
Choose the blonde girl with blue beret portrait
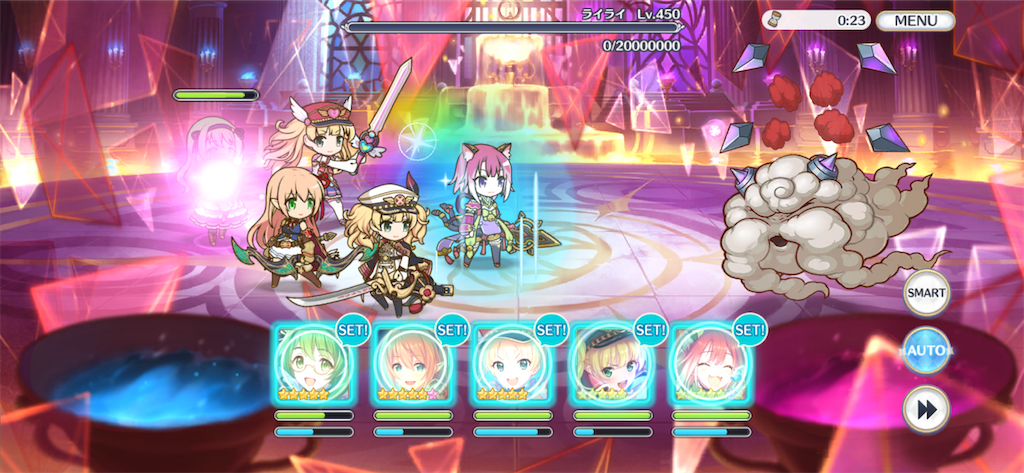click(x=511, y=363)
